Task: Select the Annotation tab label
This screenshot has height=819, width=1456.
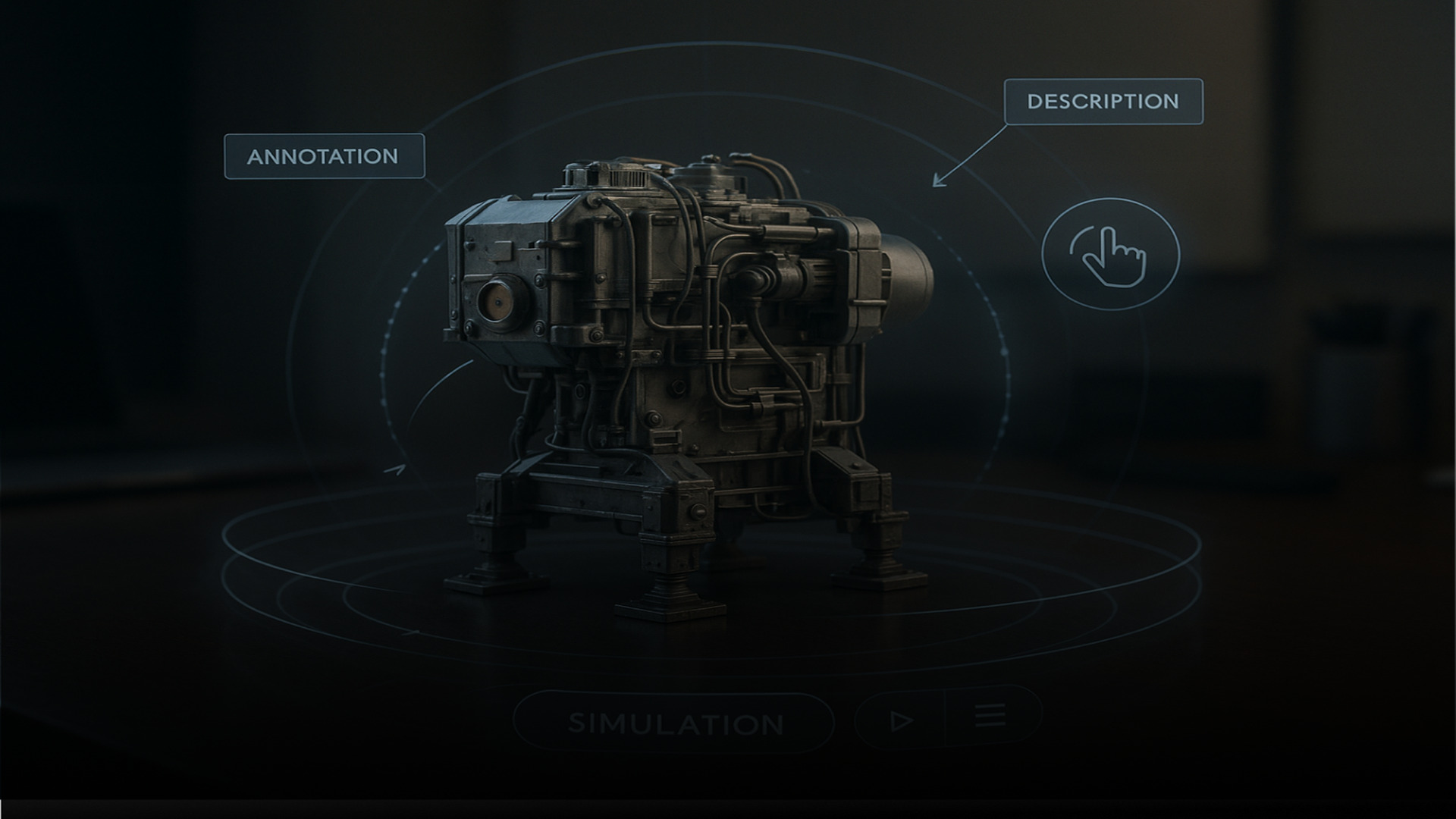Action: click(x=325, y=157)
